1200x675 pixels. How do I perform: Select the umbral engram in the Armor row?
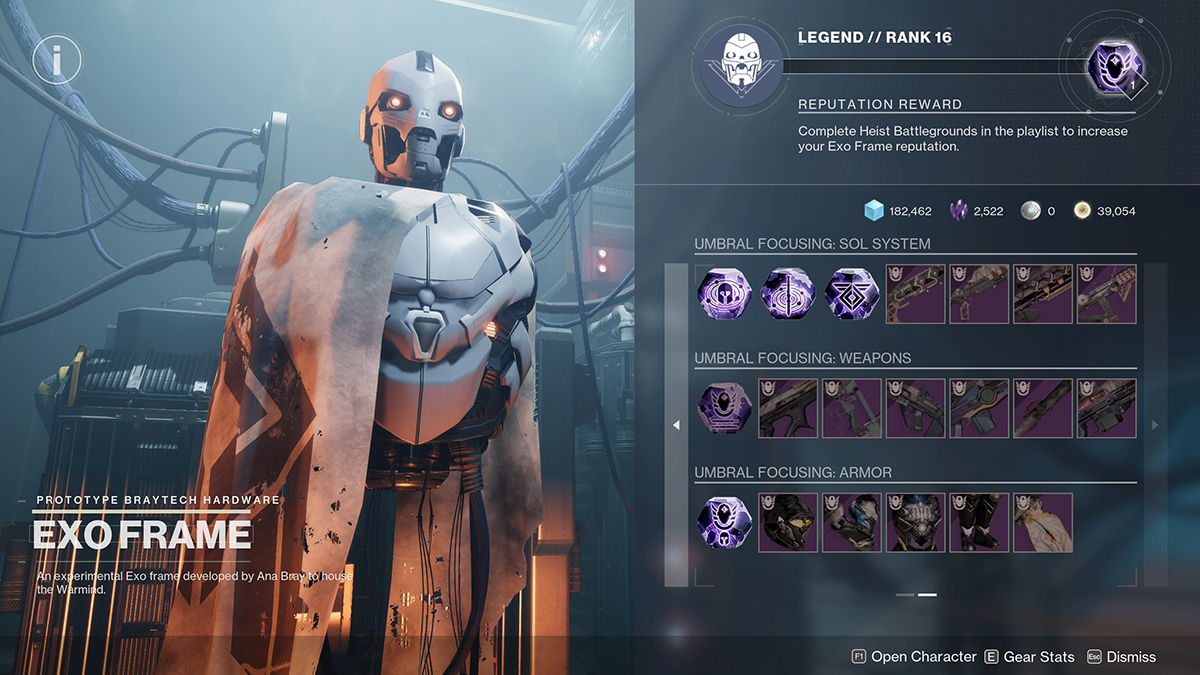point(725,522)
